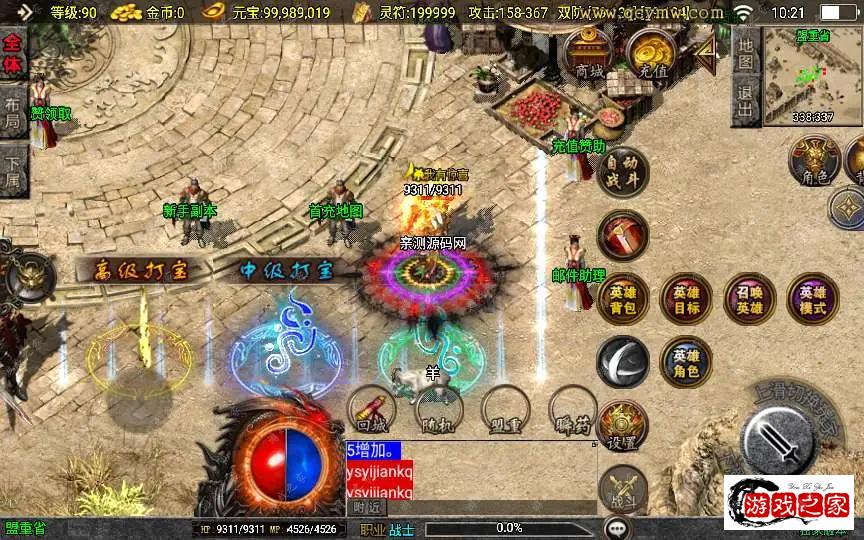Switch to the 下属 tab
The width and height of the screenshot is (864, 540).
coord(13,168)
